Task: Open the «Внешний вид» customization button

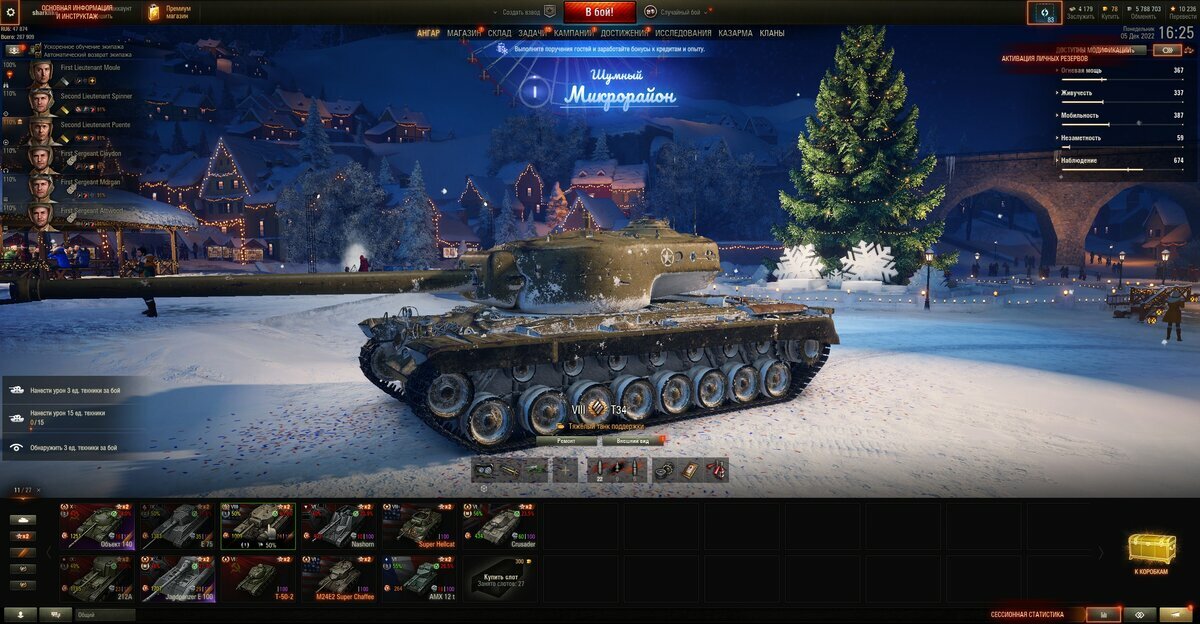Action: click(x=632, y=440)
